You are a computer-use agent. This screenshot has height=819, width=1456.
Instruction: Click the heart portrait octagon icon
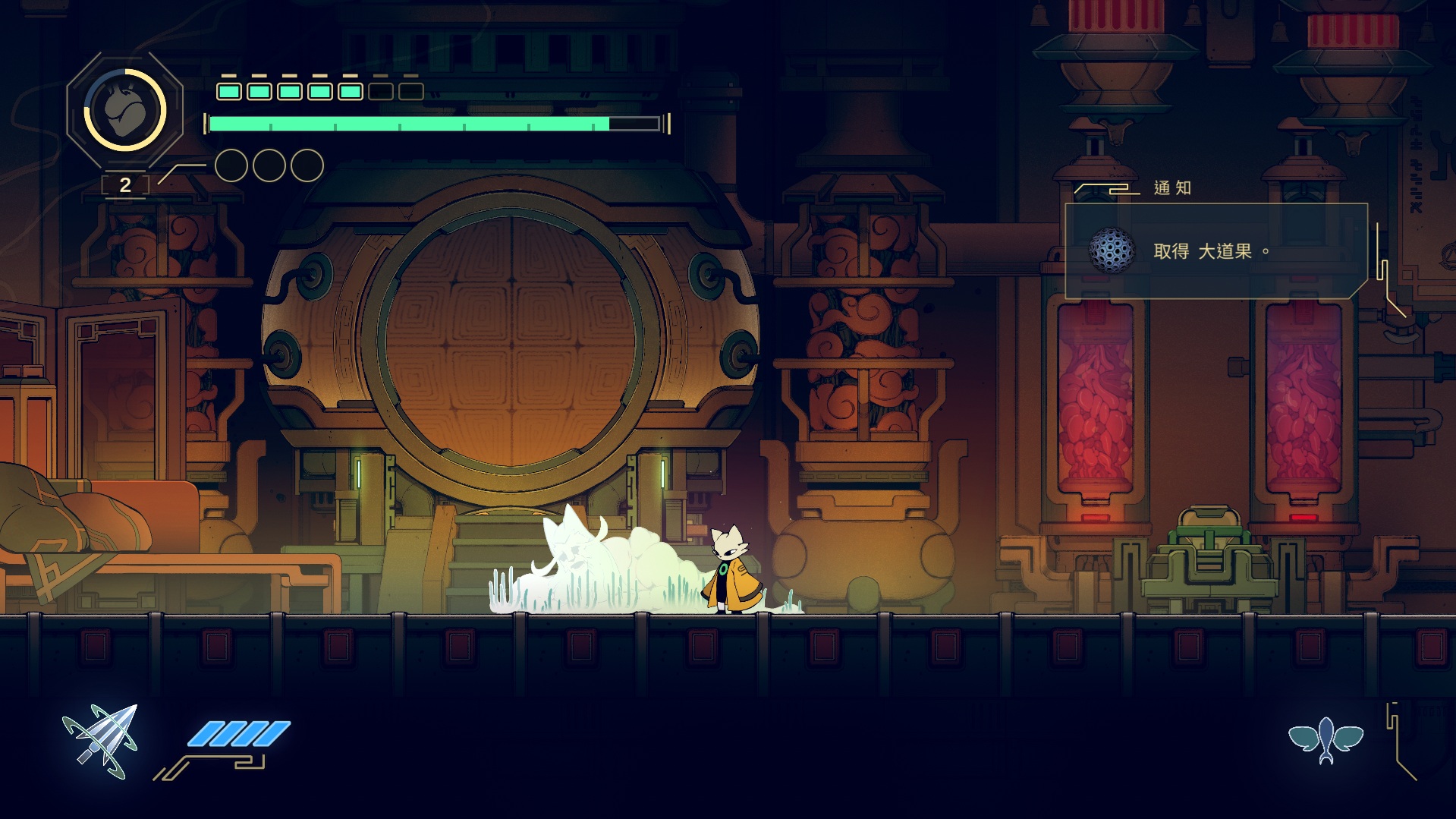(x=125, y=109)
